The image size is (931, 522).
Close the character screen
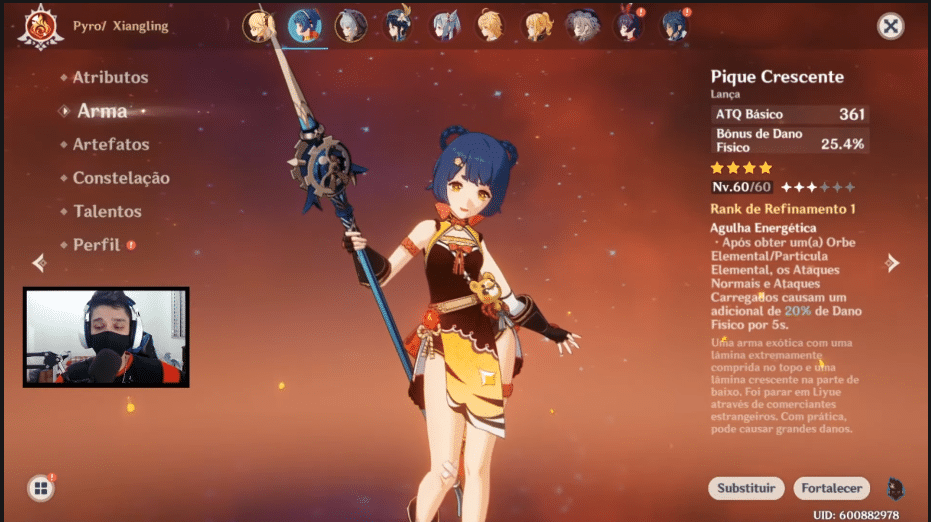(x=890, y=26)
